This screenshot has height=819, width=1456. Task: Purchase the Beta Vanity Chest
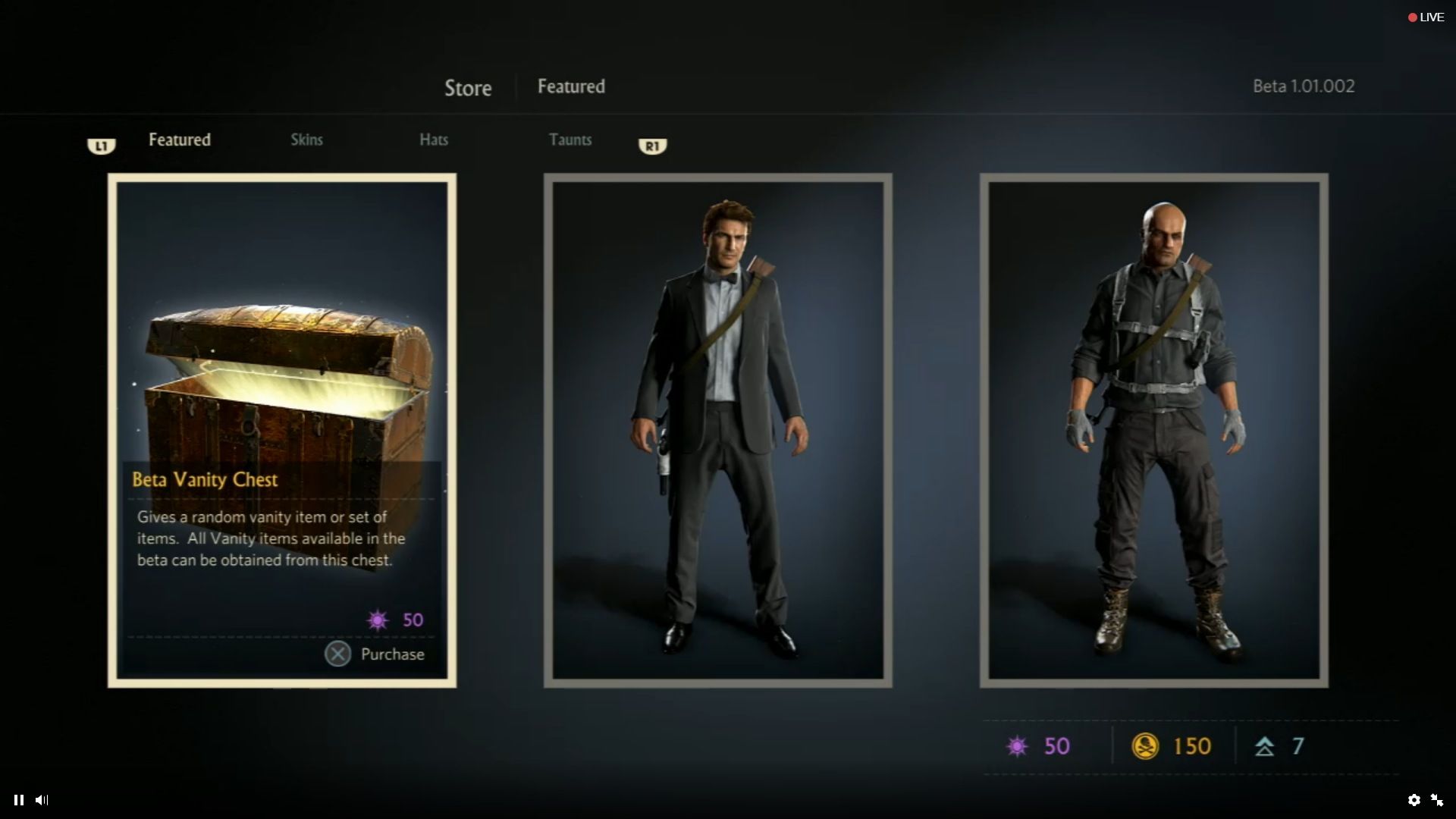point(391,654)
